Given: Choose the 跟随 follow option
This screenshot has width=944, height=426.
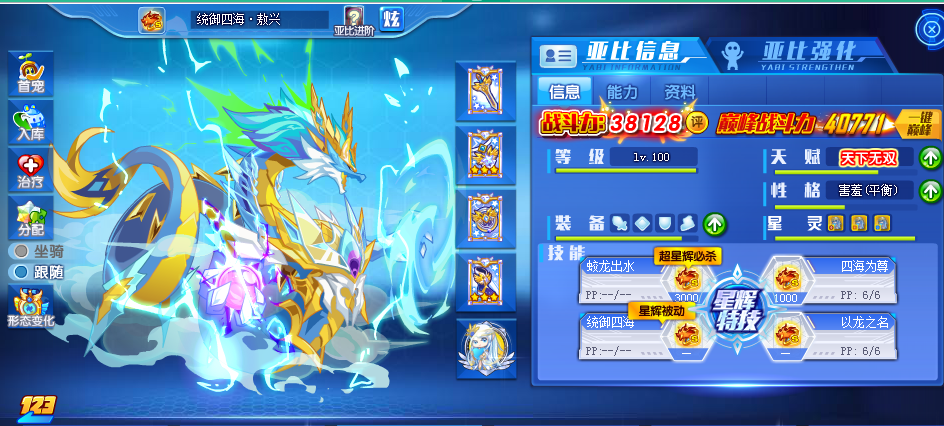Looking at the screenshot, I should pyautogui.click(x=19, y=271).
